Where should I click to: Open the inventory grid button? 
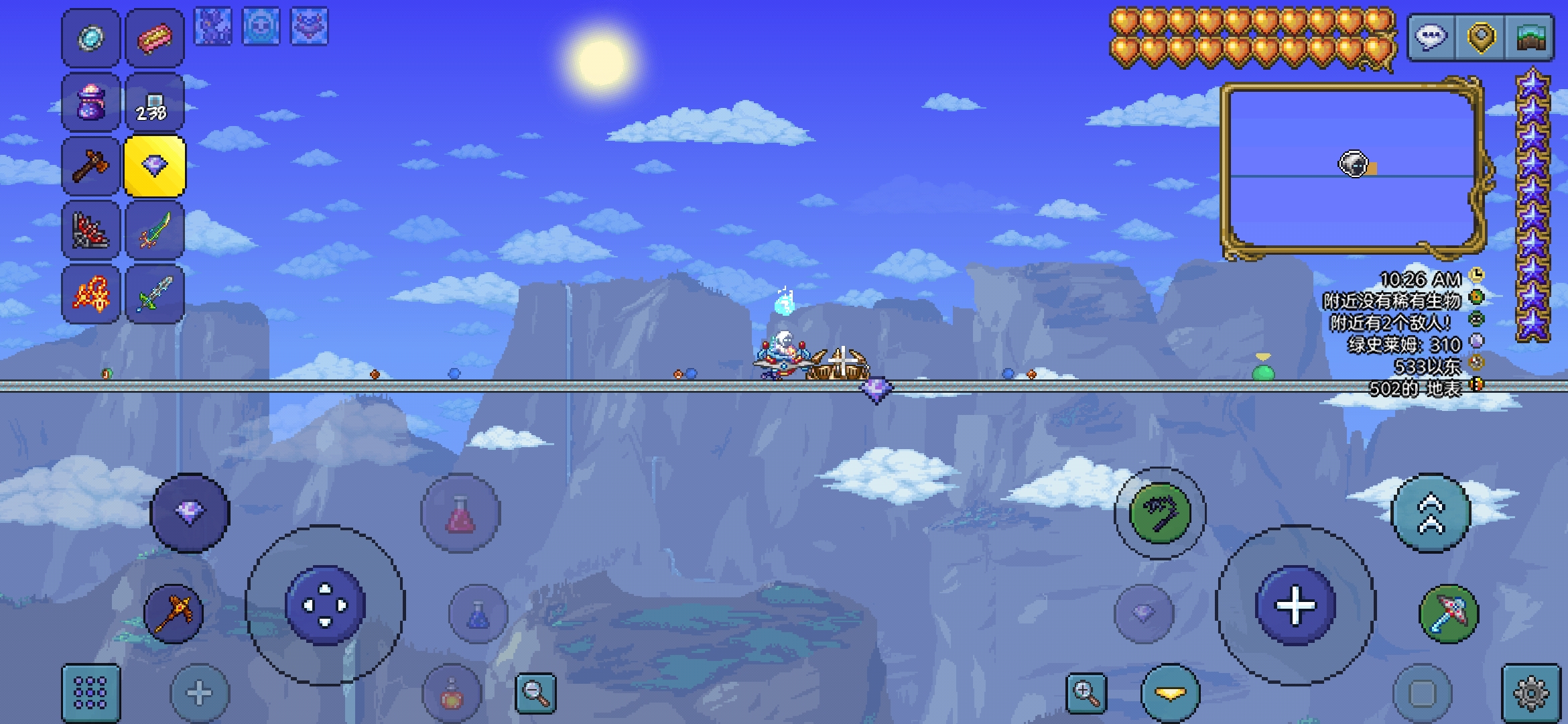pos(90,692)
